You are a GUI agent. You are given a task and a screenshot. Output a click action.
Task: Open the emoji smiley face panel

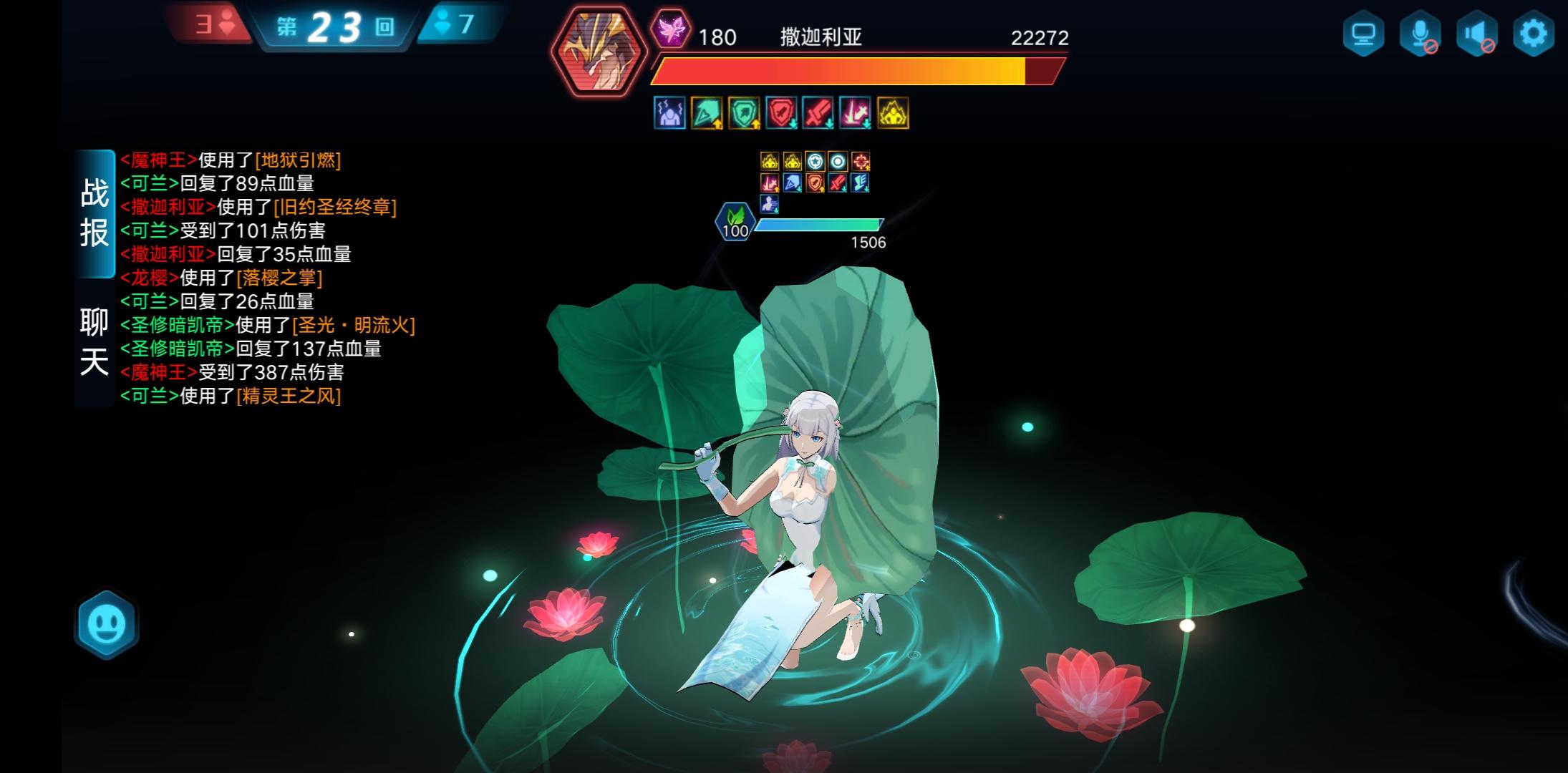pyautogui.click(x=106, y=622)
